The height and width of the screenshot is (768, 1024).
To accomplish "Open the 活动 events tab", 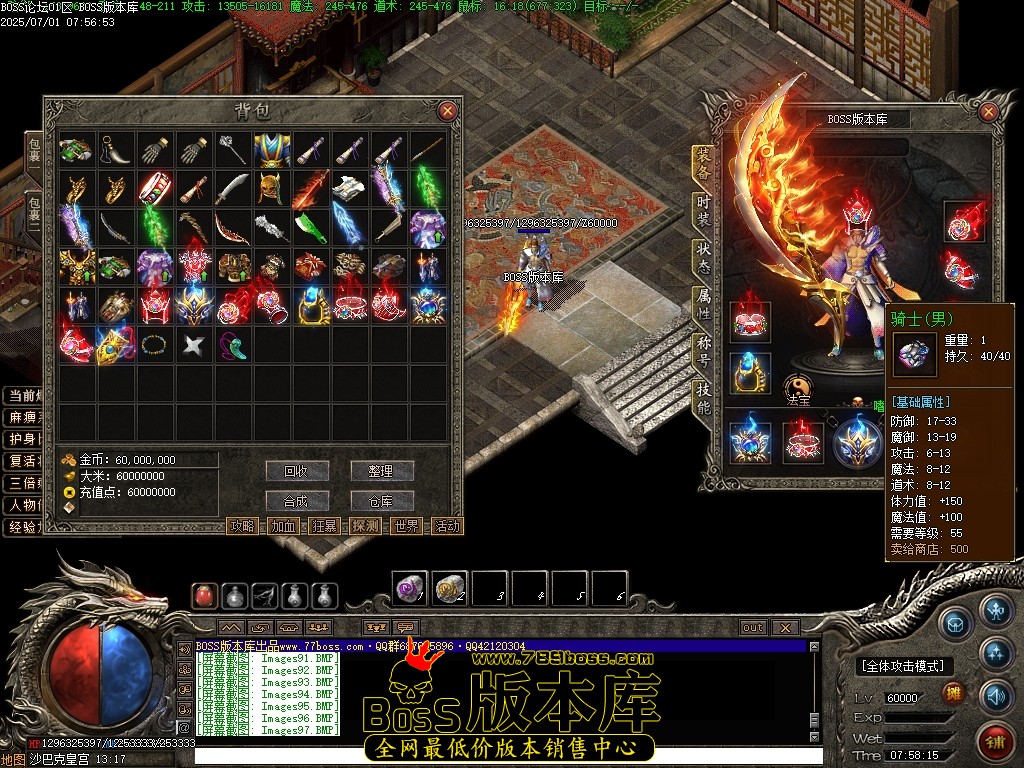I will tap(447, 526).
